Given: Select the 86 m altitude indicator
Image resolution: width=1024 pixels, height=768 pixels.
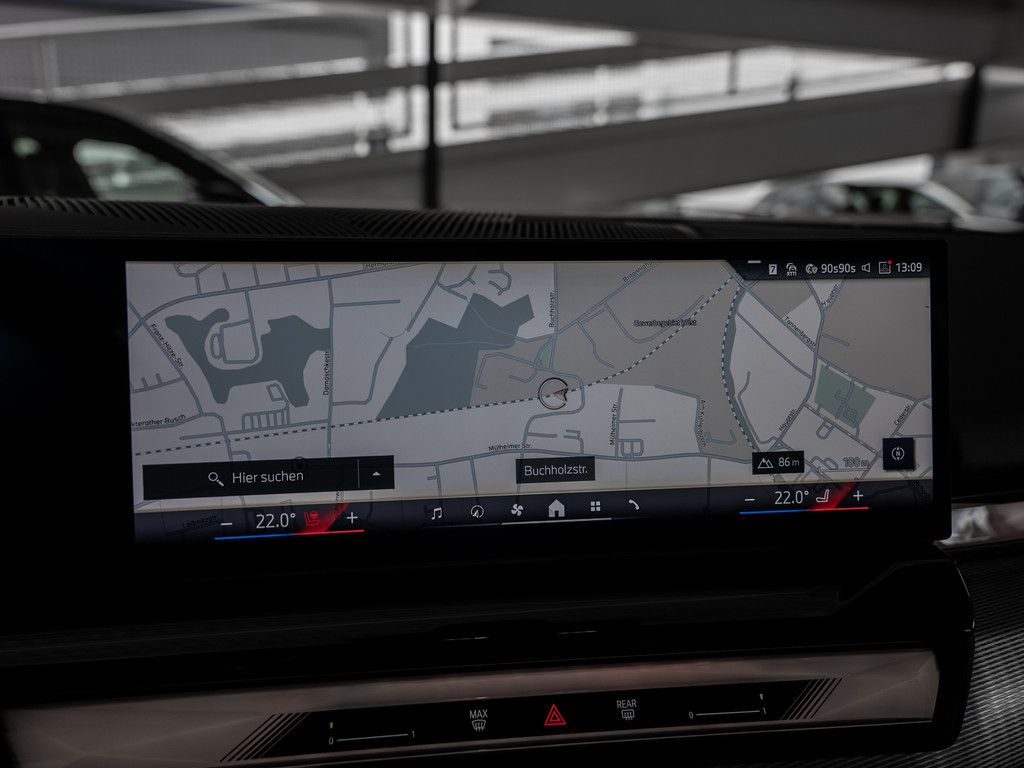Looking at the screenshot, I should pyautogui.click(x=779, y=462).
